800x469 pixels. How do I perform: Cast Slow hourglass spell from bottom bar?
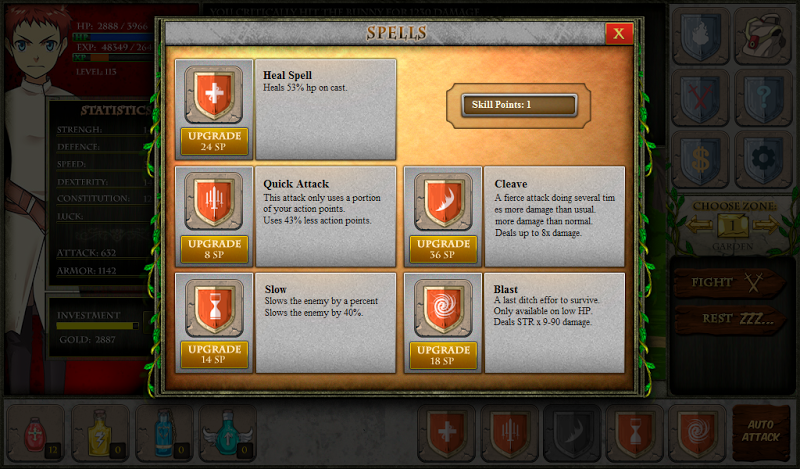(x=634, y=432)
